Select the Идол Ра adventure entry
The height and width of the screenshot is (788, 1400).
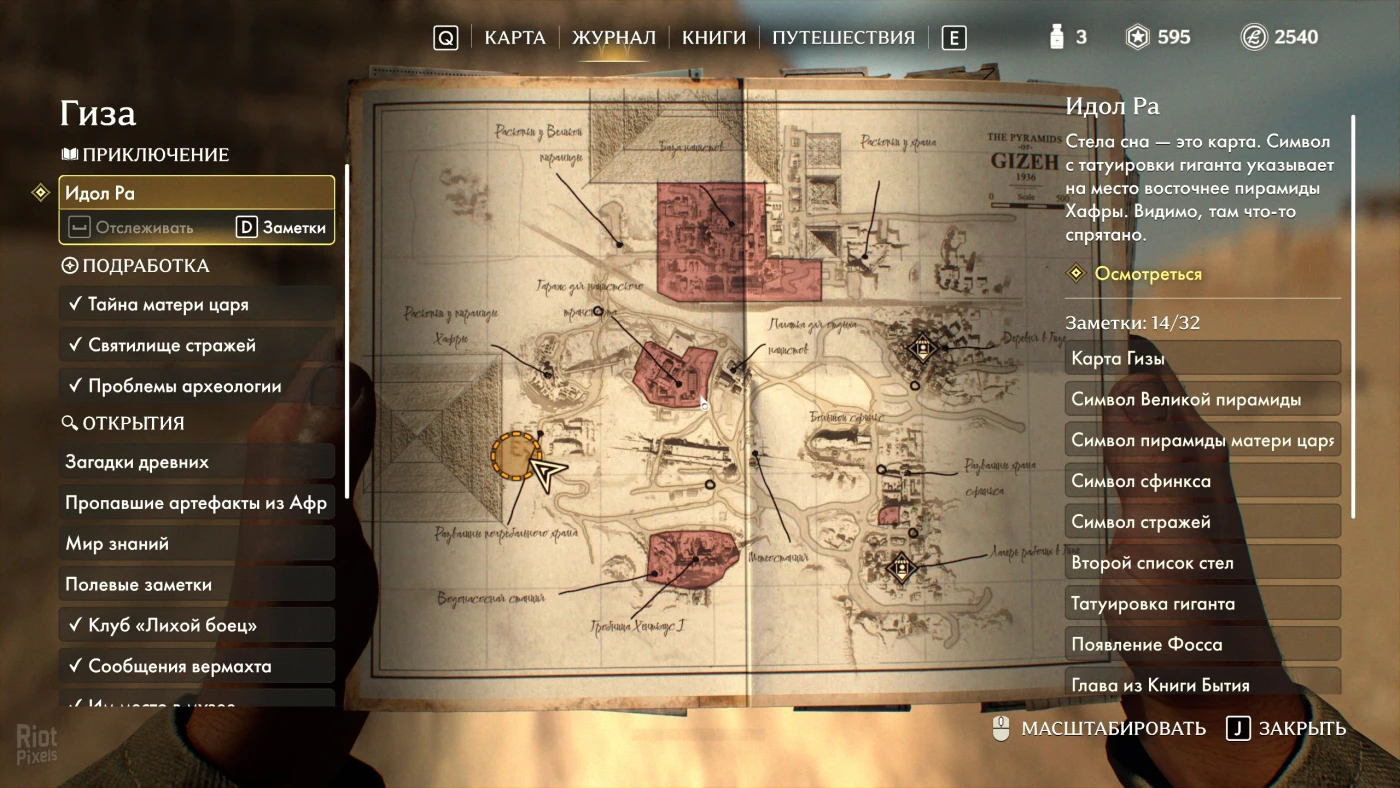[196, 193]
